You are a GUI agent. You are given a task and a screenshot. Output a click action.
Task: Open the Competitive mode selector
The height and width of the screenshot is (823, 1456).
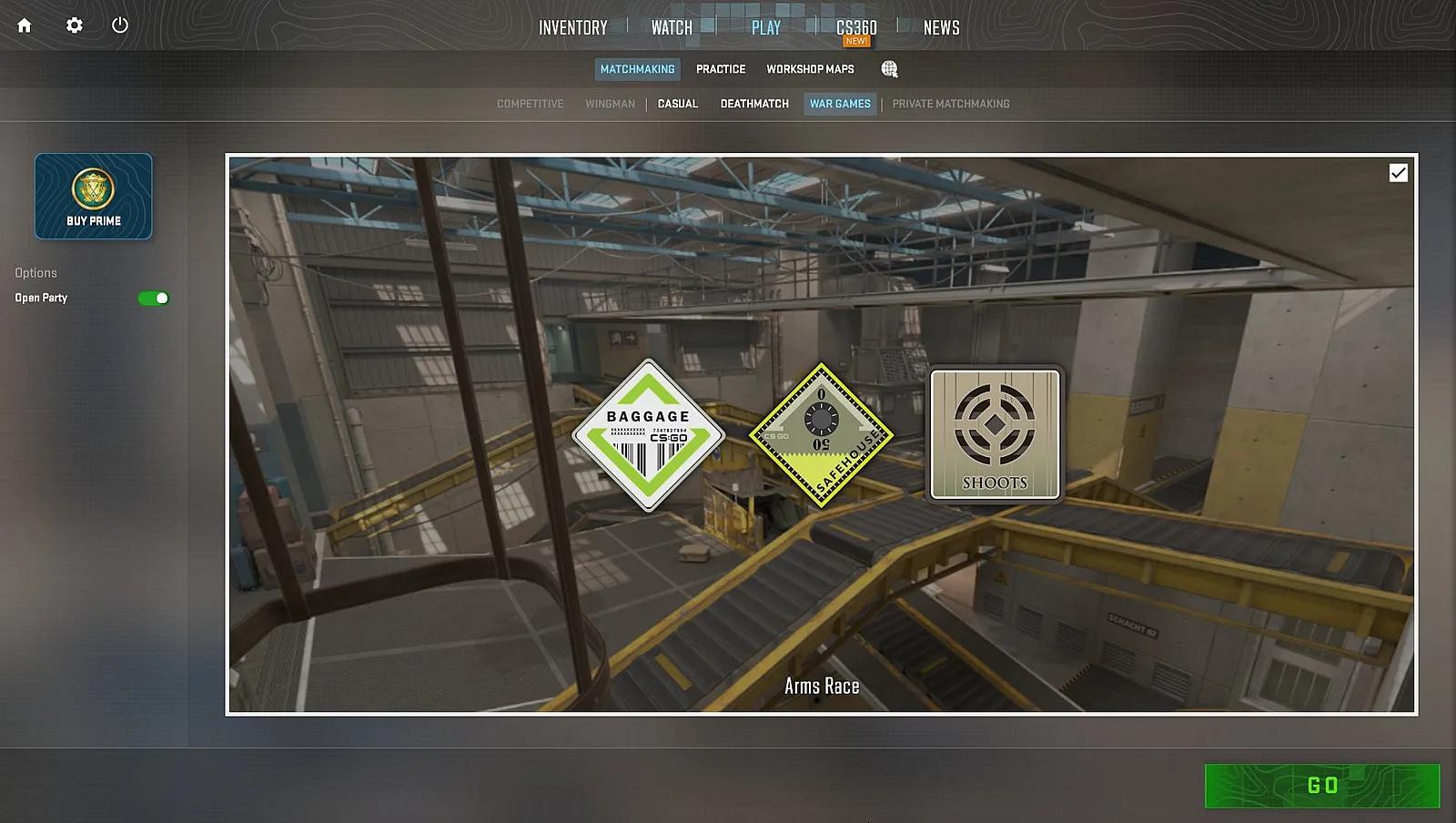[529, 104]
